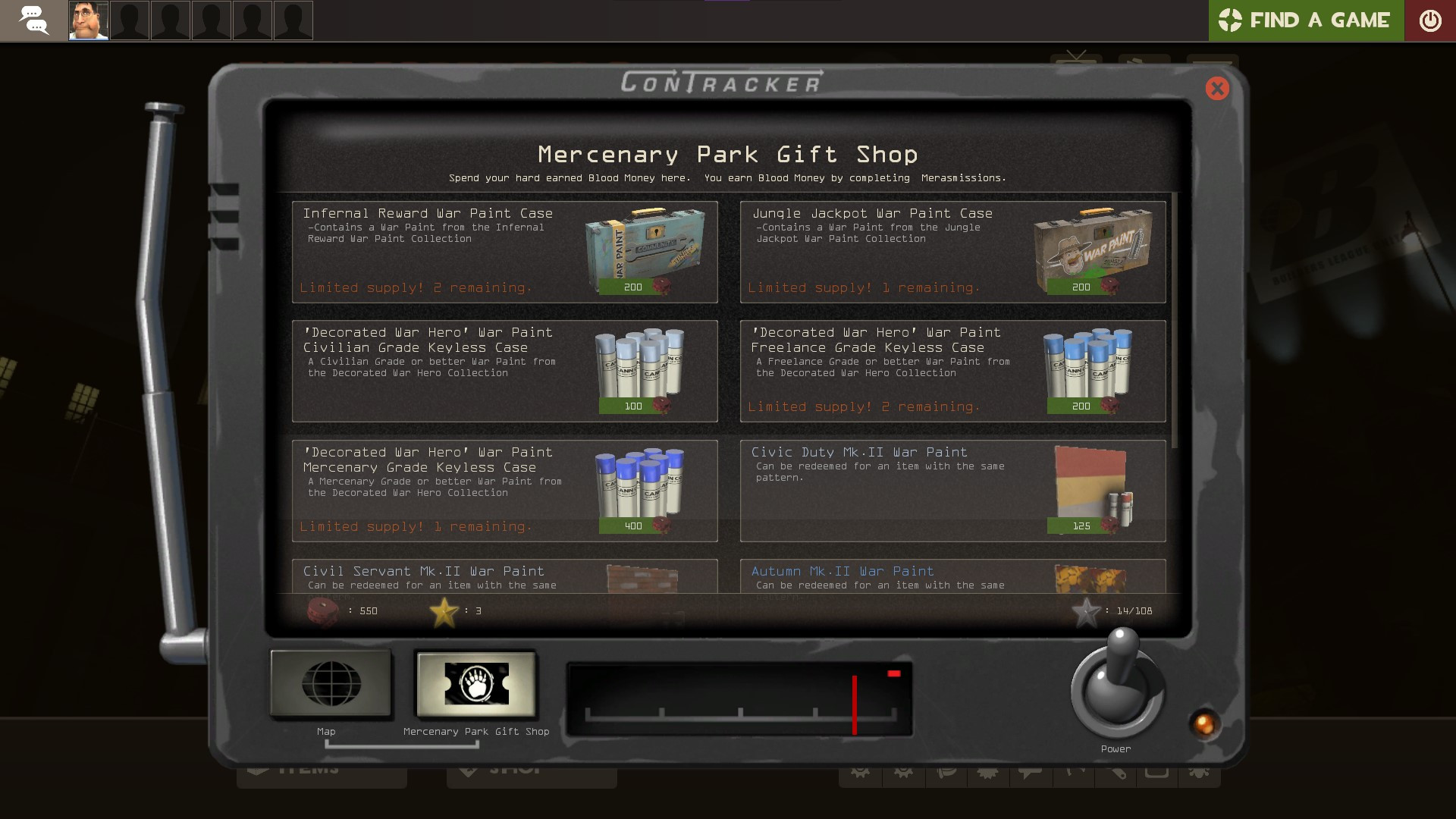The image size is (1456, 819).
Task: Select your player avatar portrait
Action: click(88, 20)
